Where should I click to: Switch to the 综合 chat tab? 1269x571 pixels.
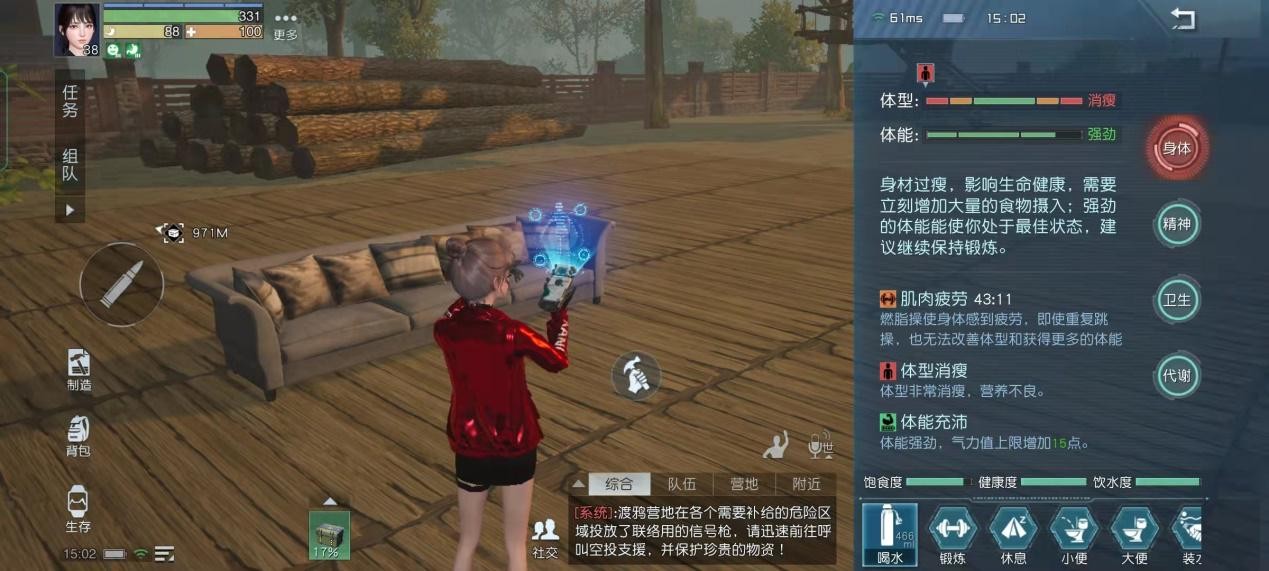pos(619,484)
